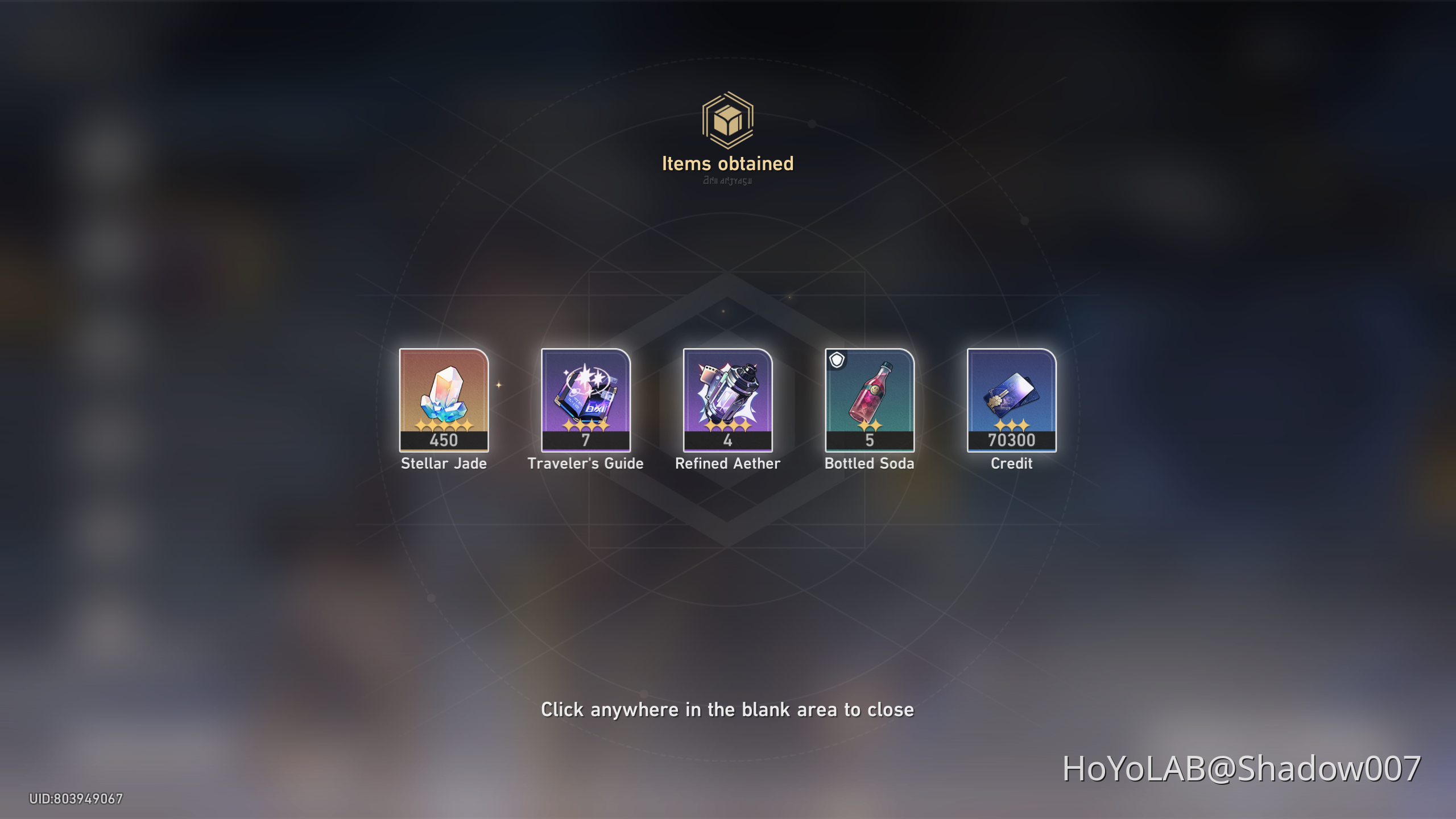Click the 70300 Credit amount label
Screen dimensions: 1456x819
click(1012, 439)
